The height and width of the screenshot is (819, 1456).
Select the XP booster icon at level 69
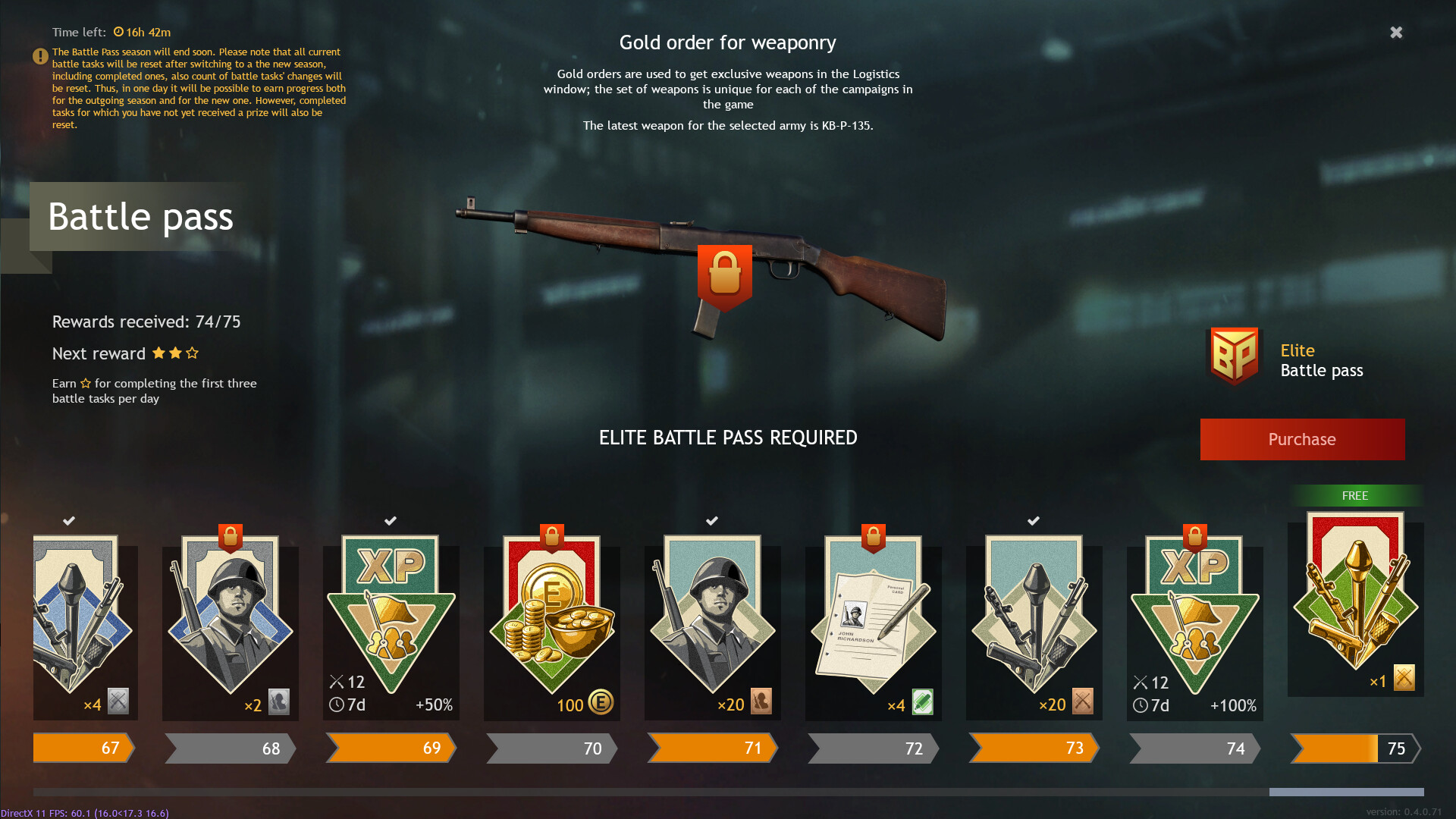391,607
